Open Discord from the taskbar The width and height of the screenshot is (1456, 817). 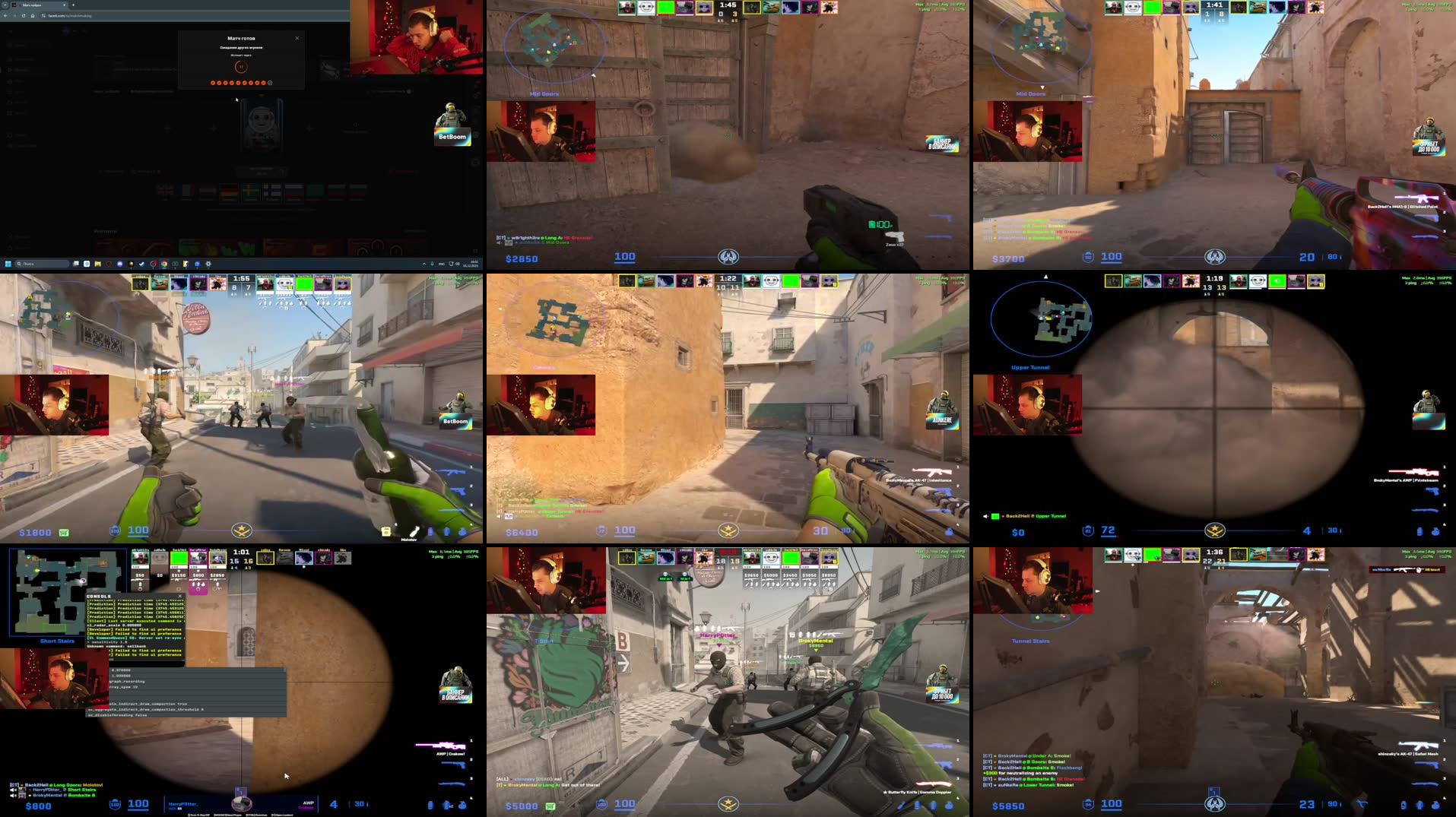[119, 264]
